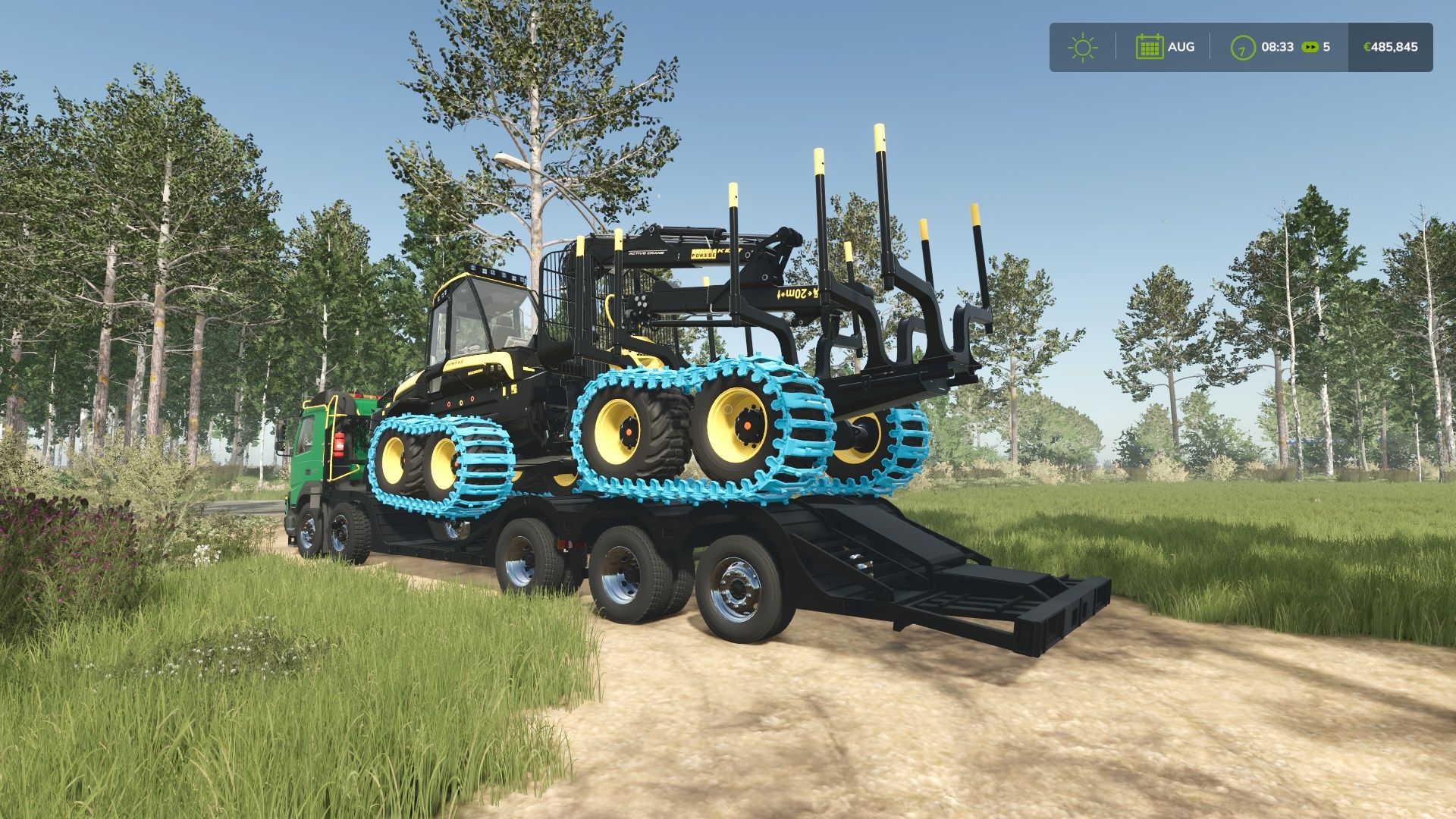The image size is (1456, 819).
Task: Click the AUG month label
Action: pos(1181,46)
